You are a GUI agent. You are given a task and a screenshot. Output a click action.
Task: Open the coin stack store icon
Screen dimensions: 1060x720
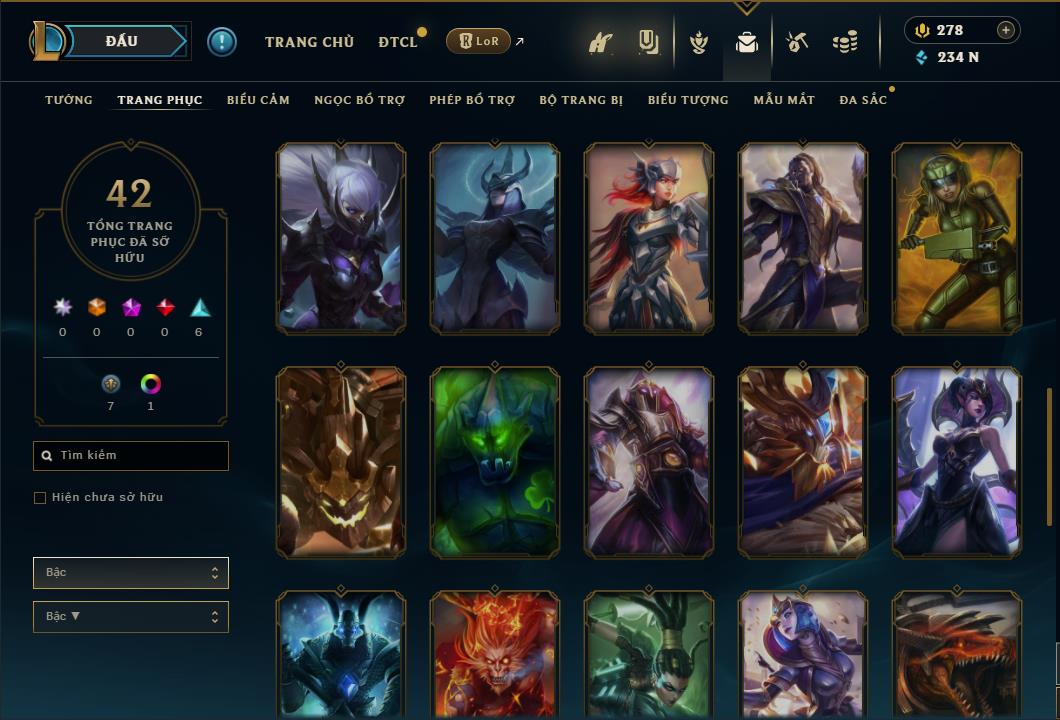pos(845,43)
